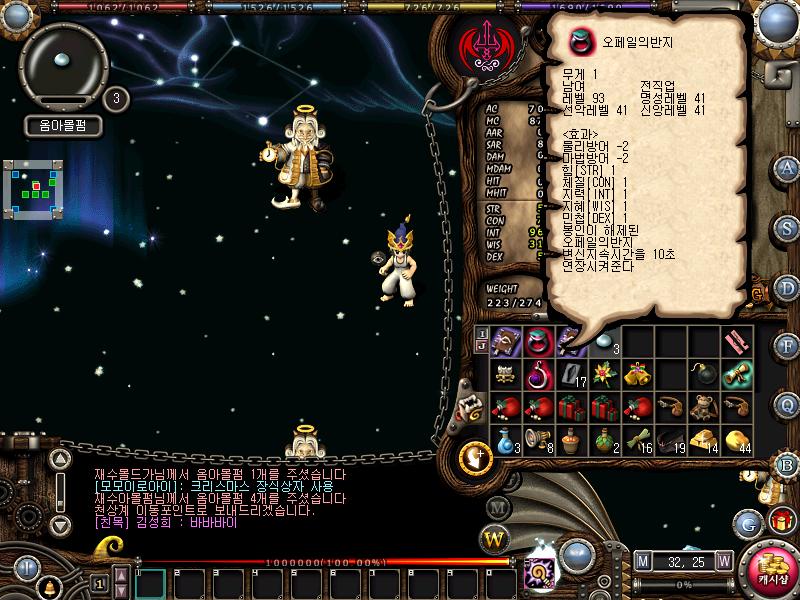Viewport: 800px width, 600px height.
Task: Select the black bomb item
Action: pos(706,376)
